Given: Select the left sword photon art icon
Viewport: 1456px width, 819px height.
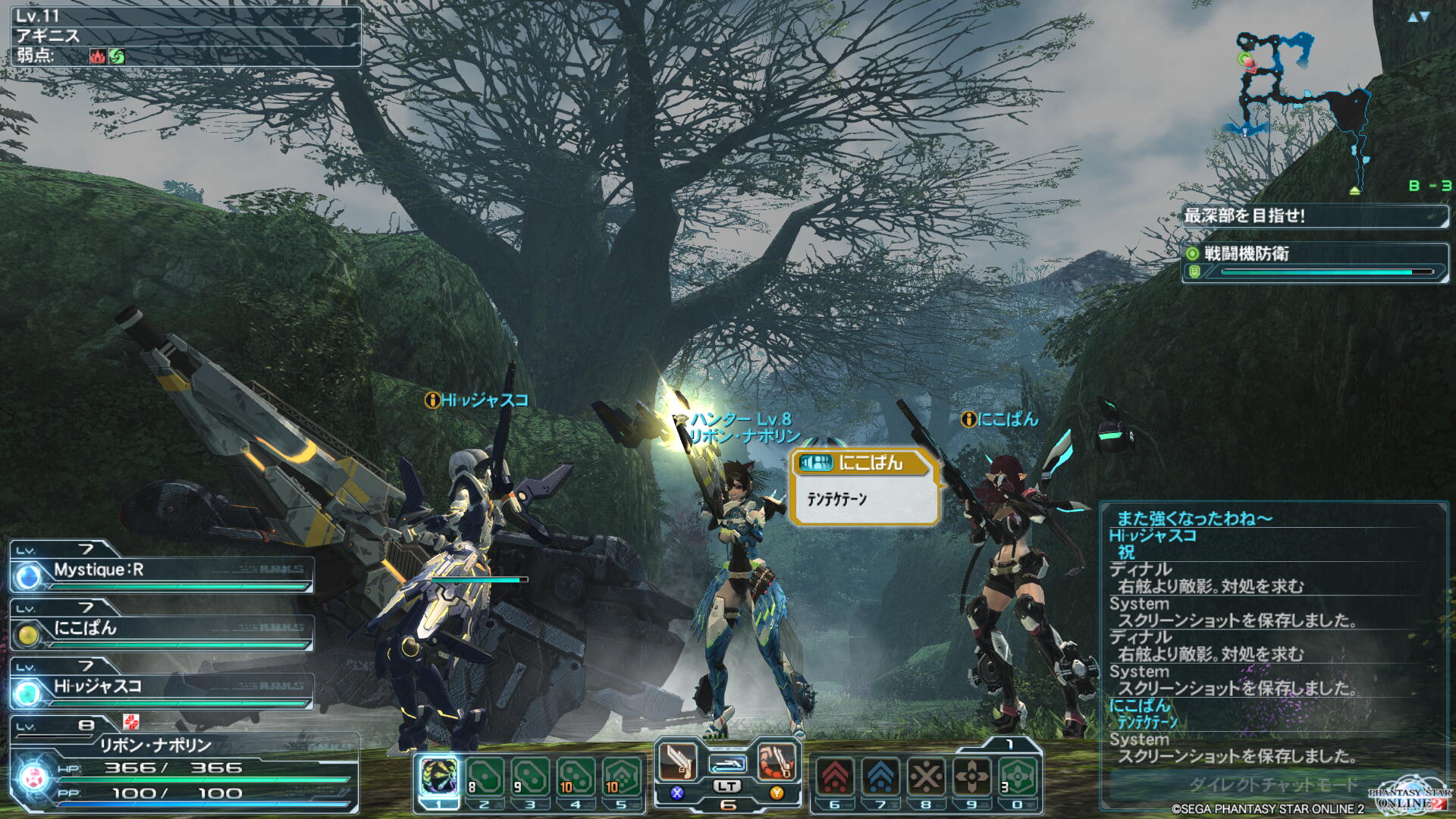Looking at the screenshot, I should 677,761.
